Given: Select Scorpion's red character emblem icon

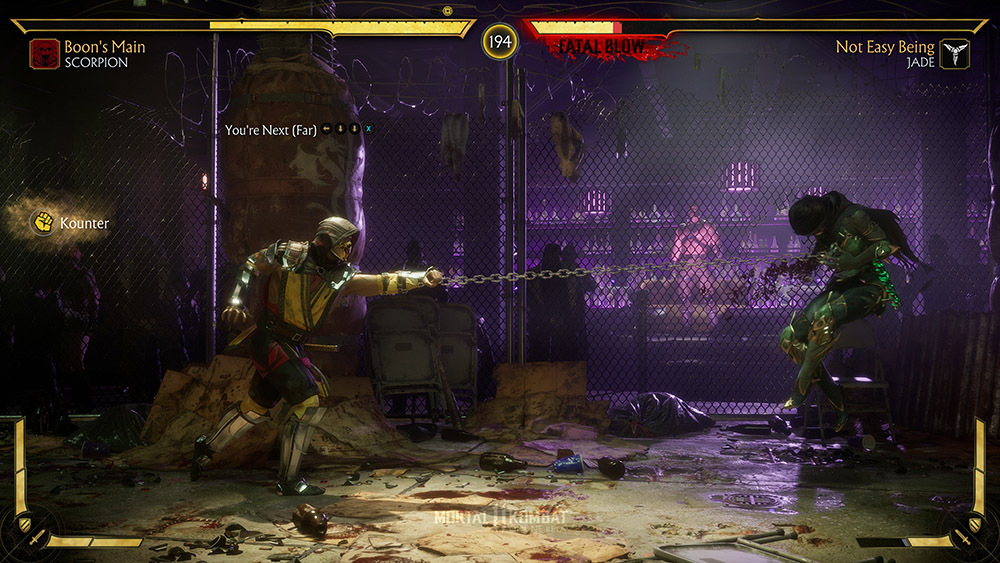Looking at the screenshot, I should 44,53.
